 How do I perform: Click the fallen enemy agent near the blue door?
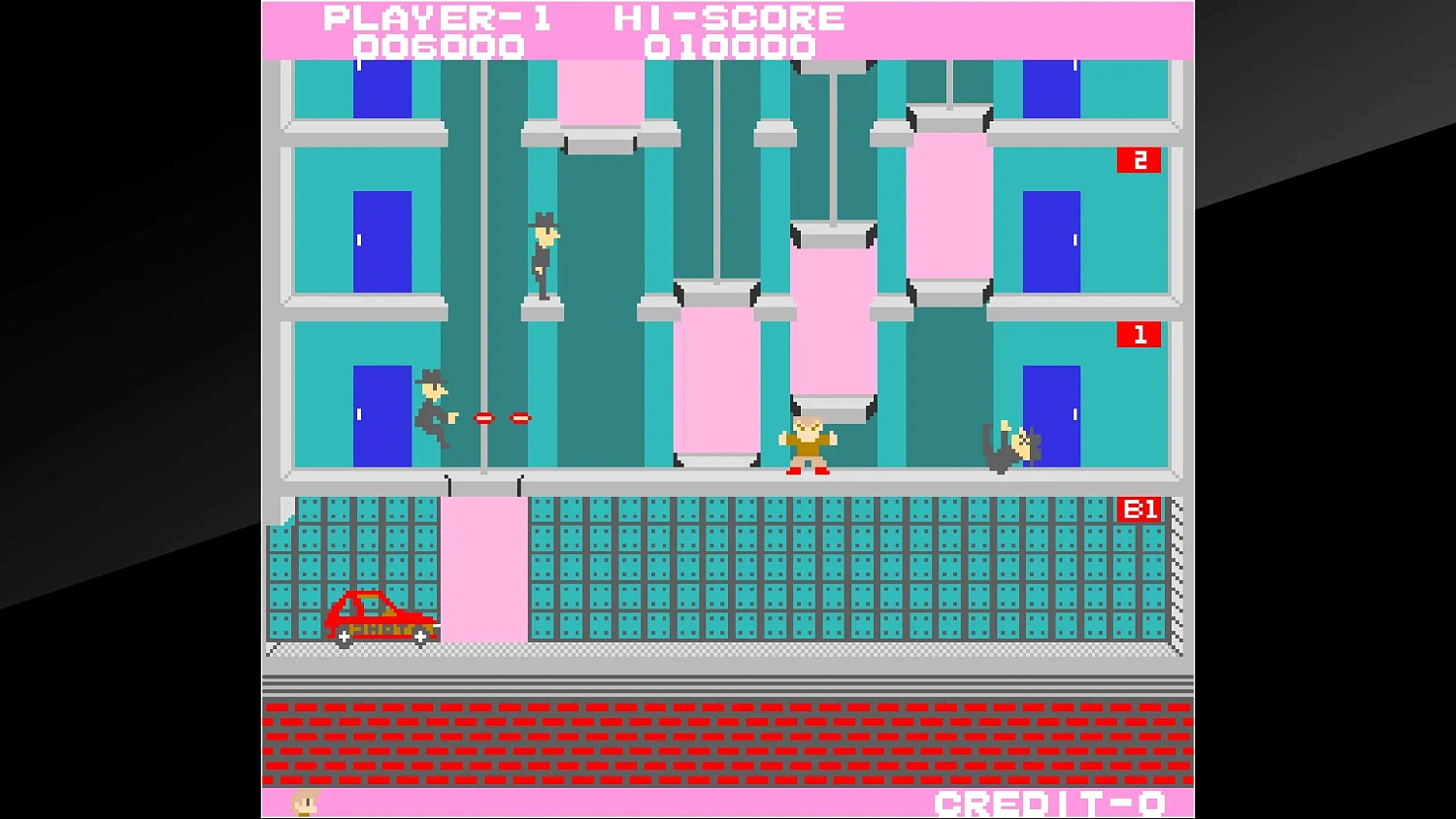click(1012, 442)
